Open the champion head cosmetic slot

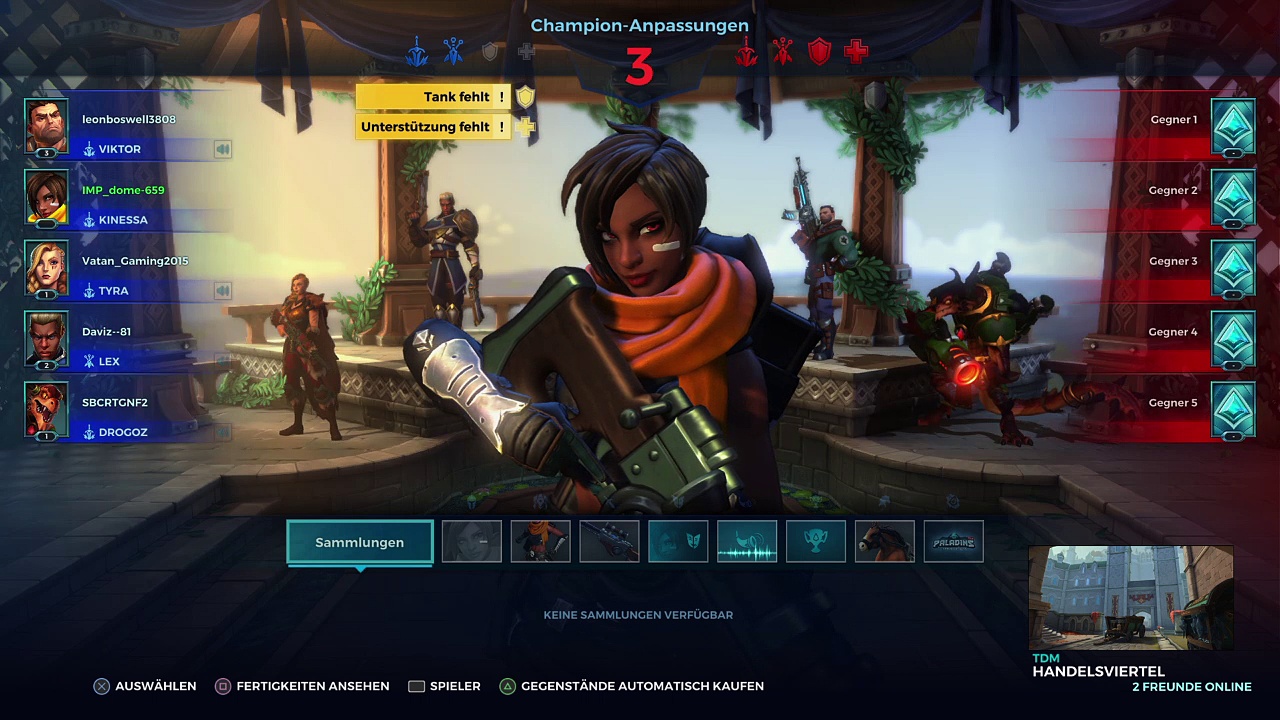click(x=472, y=542)
